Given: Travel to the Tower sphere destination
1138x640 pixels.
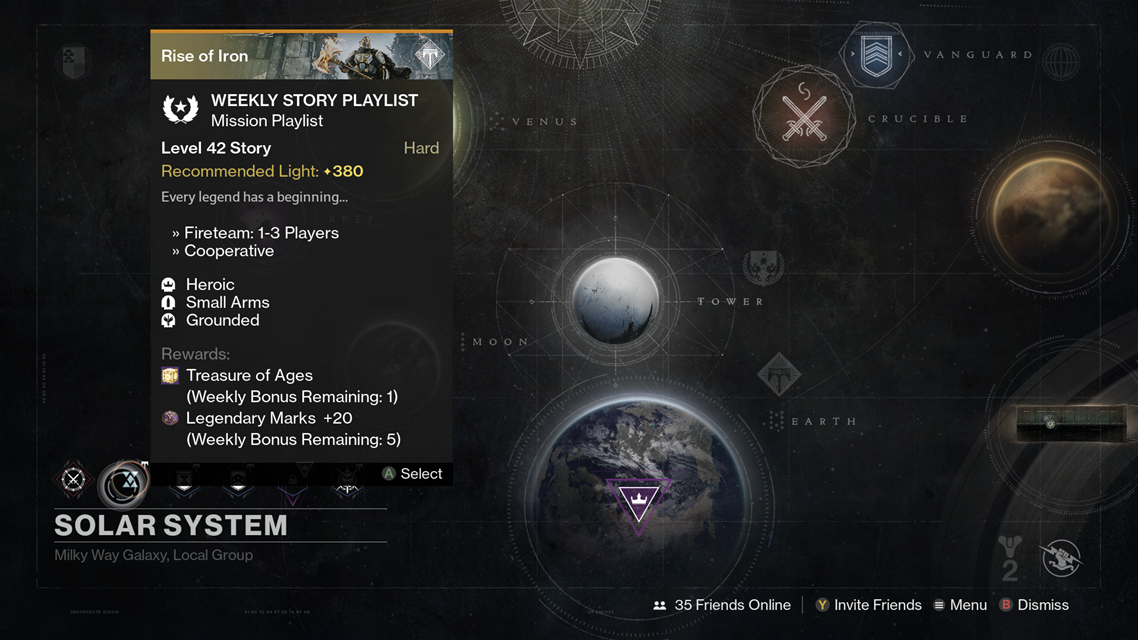Looking at the screenshot, I should [616, 300].
